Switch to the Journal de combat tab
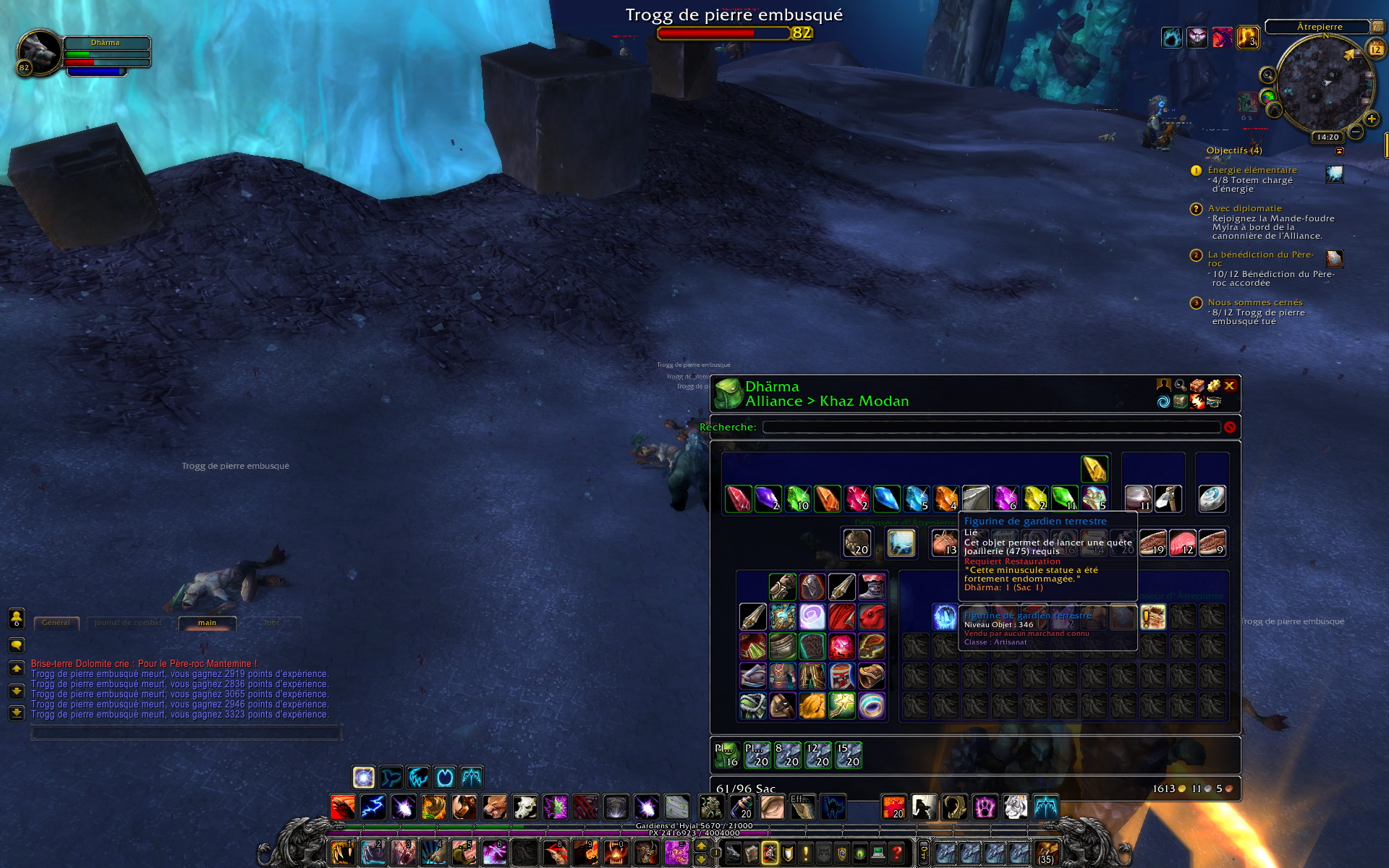 [128, 623]
